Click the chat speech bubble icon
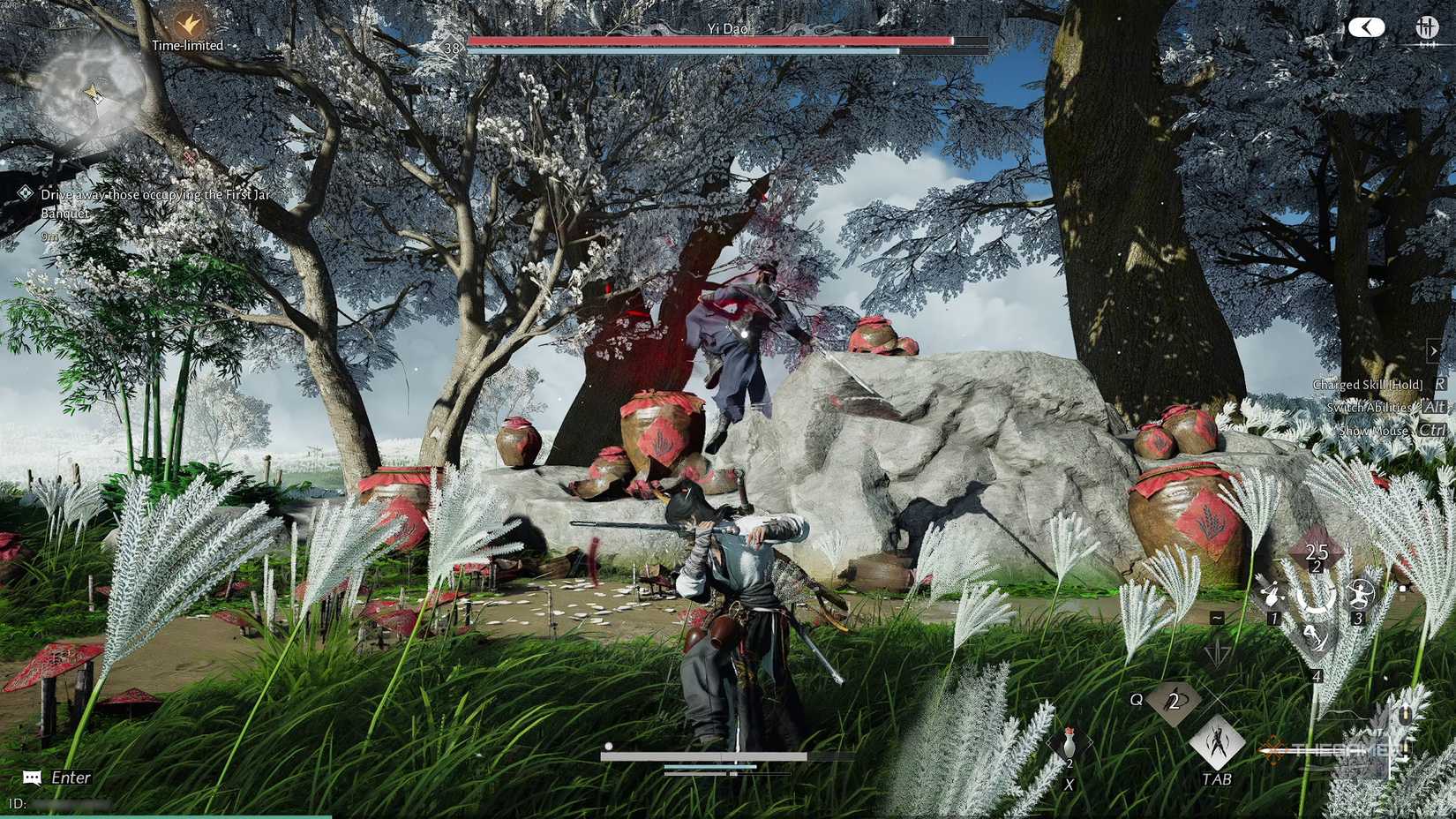This screenshot has width=1456, height=819. pyautogui.click(x=33, y=778)
